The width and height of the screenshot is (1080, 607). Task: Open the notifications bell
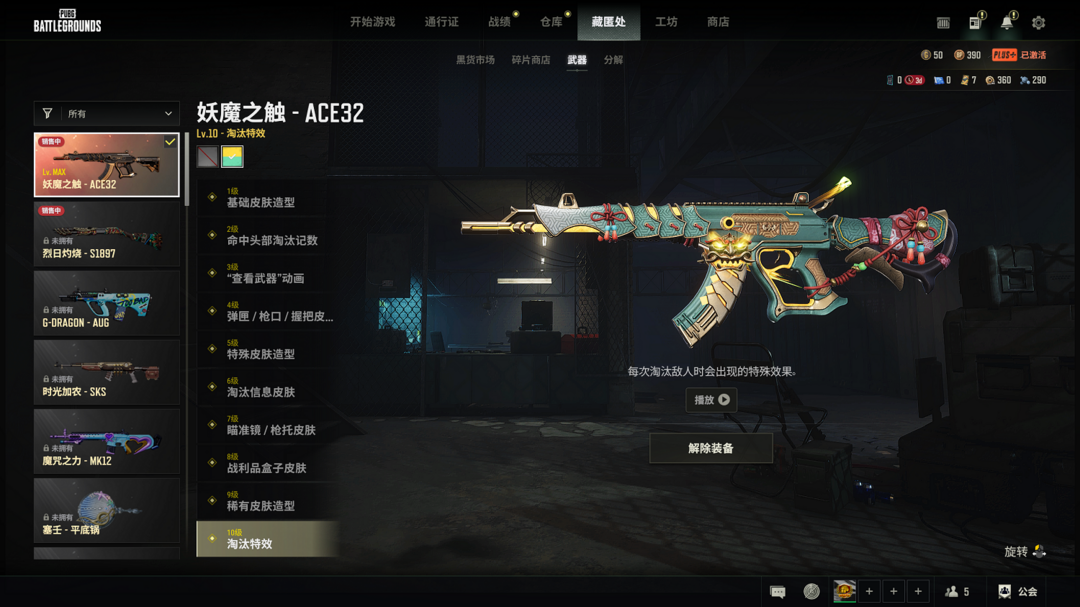tap(1006, 22)
